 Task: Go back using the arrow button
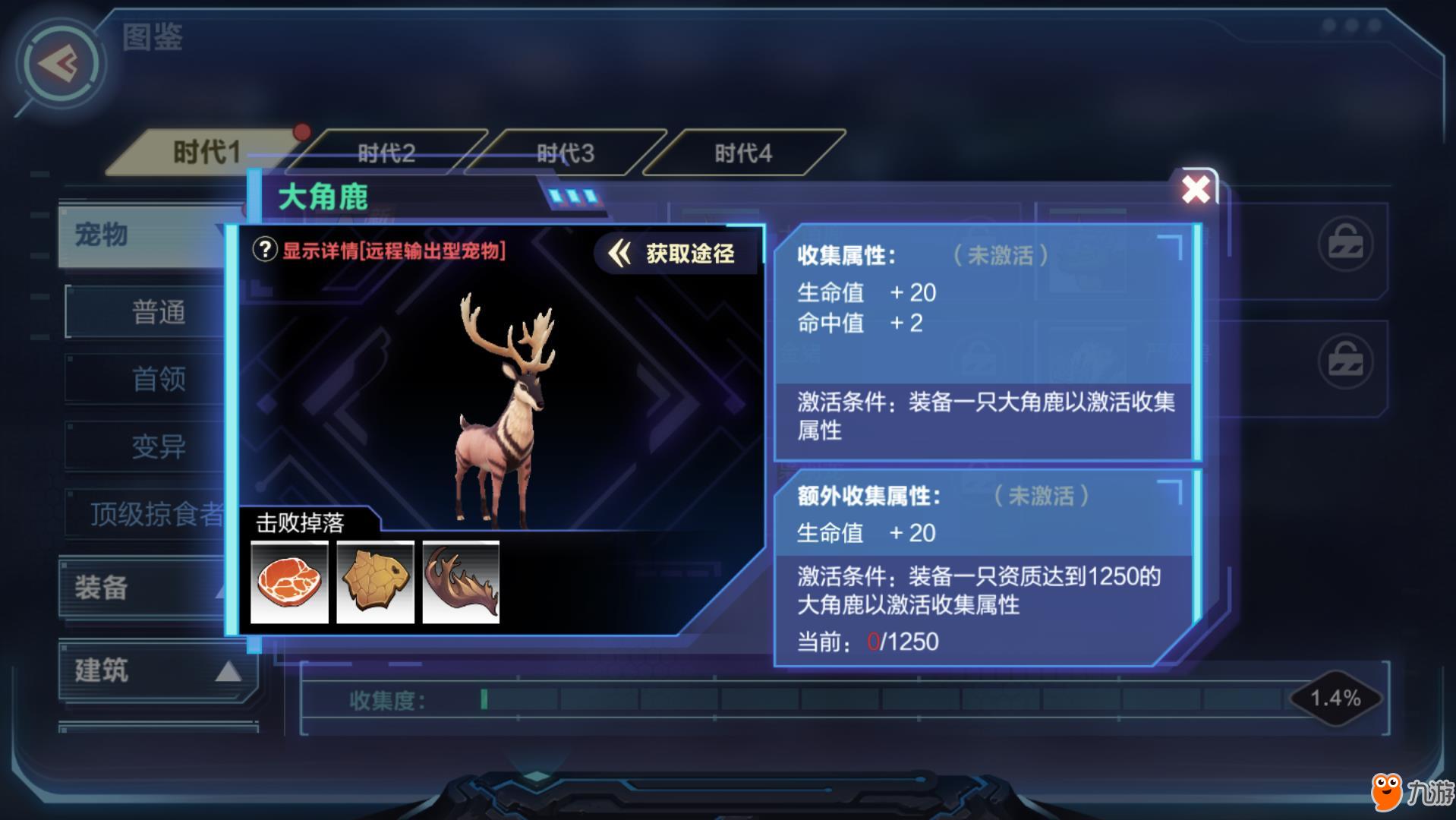[x=61, y=64]
